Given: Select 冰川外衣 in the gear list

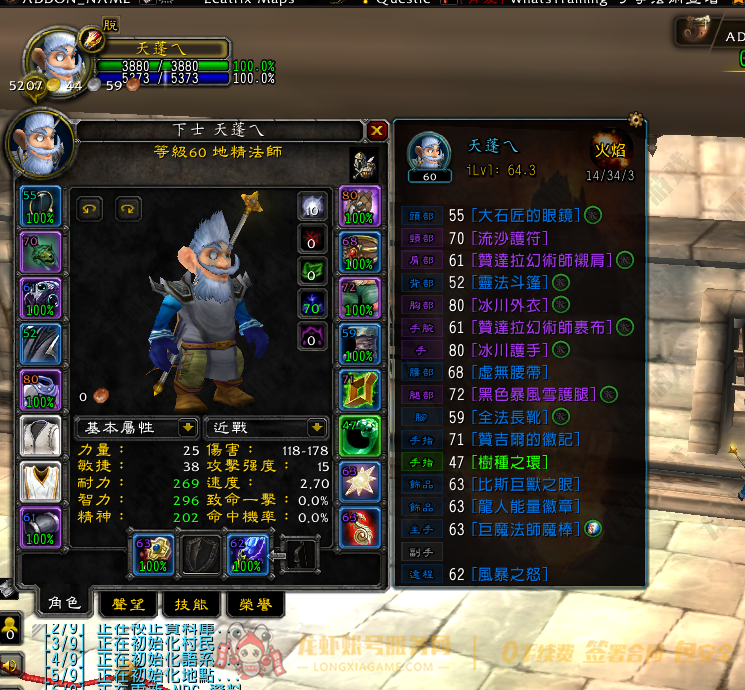Looking at the screenshot, I should click(x=512, y=304).
